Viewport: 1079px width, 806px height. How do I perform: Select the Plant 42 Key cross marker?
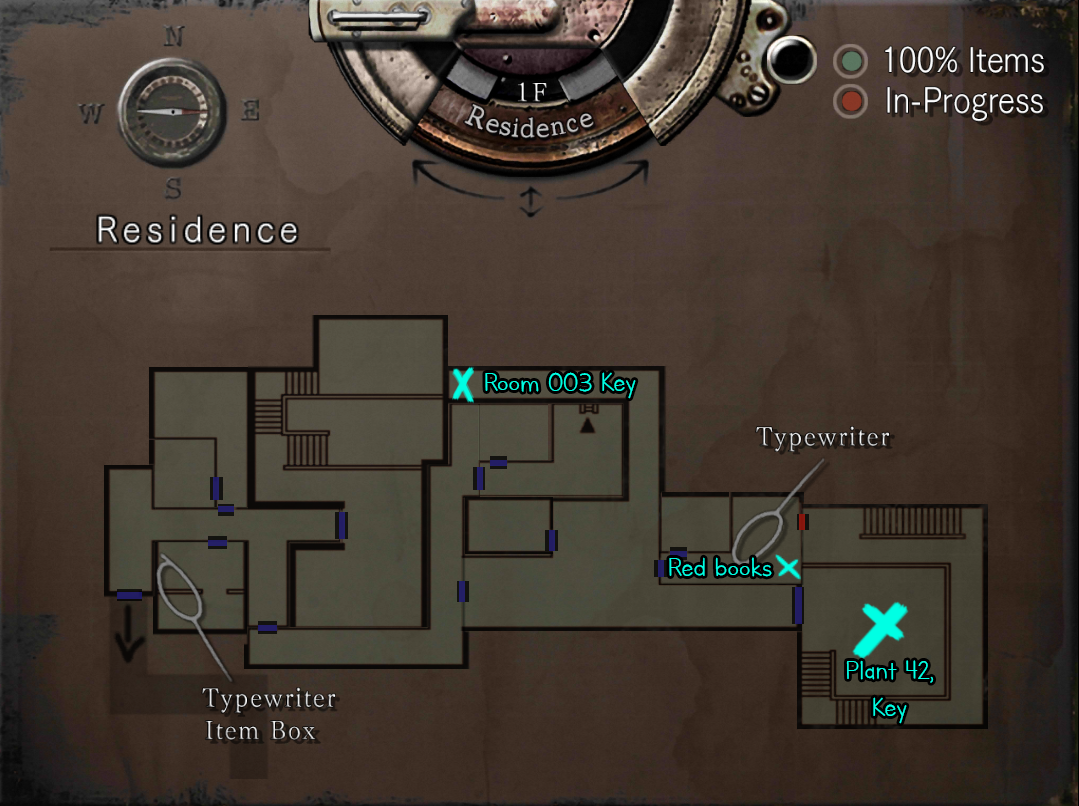point(880,627)
